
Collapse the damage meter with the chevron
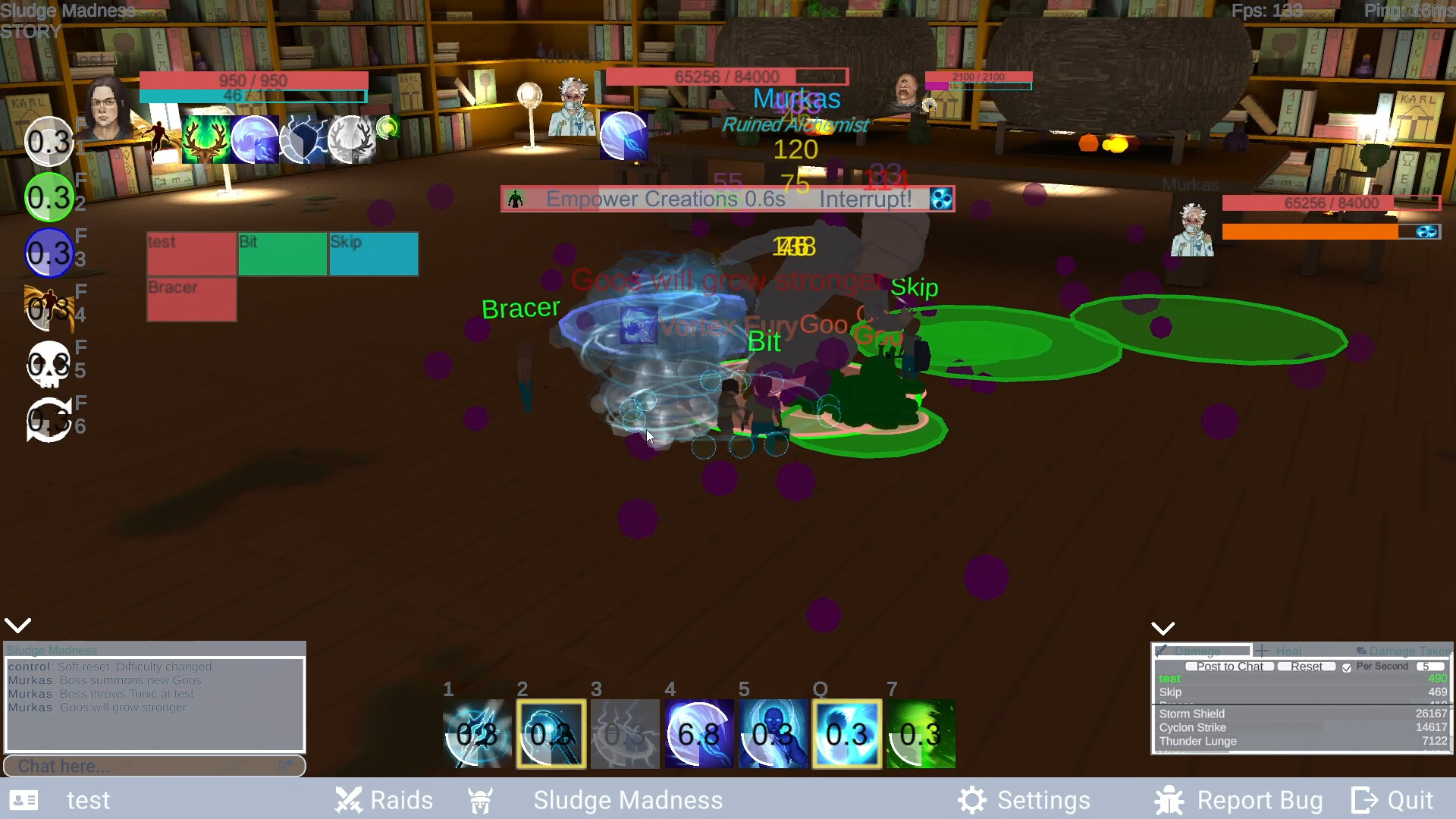1163,627
